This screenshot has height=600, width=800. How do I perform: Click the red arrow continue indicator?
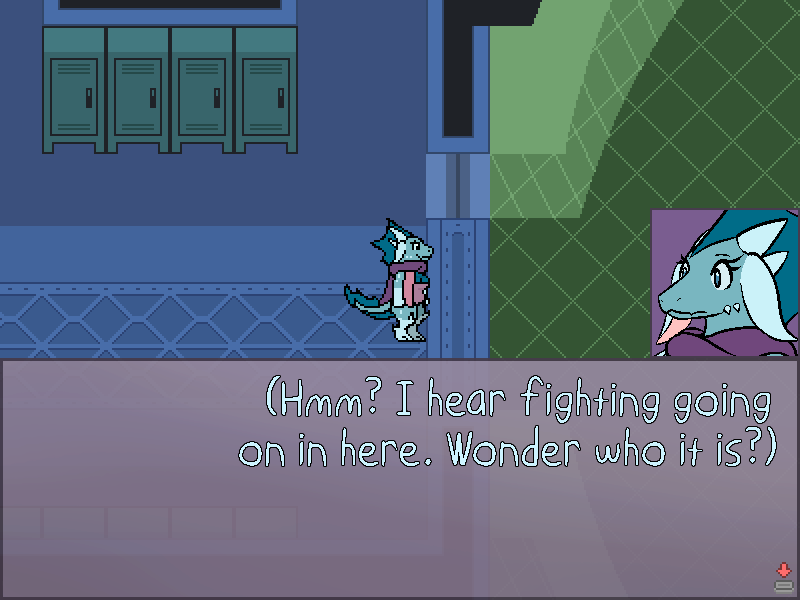coord(783,571)
